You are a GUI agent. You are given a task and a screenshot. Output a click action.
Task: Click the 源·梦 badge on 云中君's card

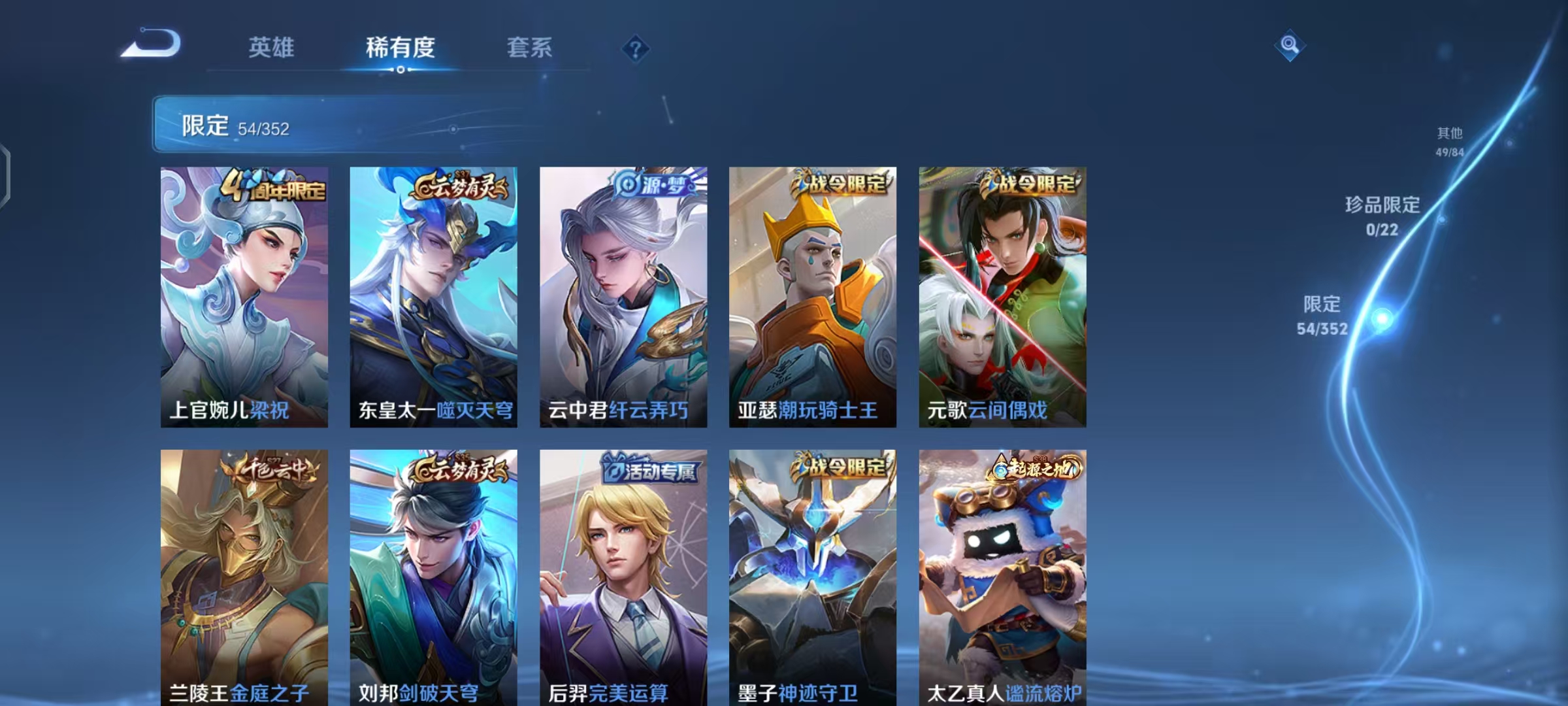[653, 186]
